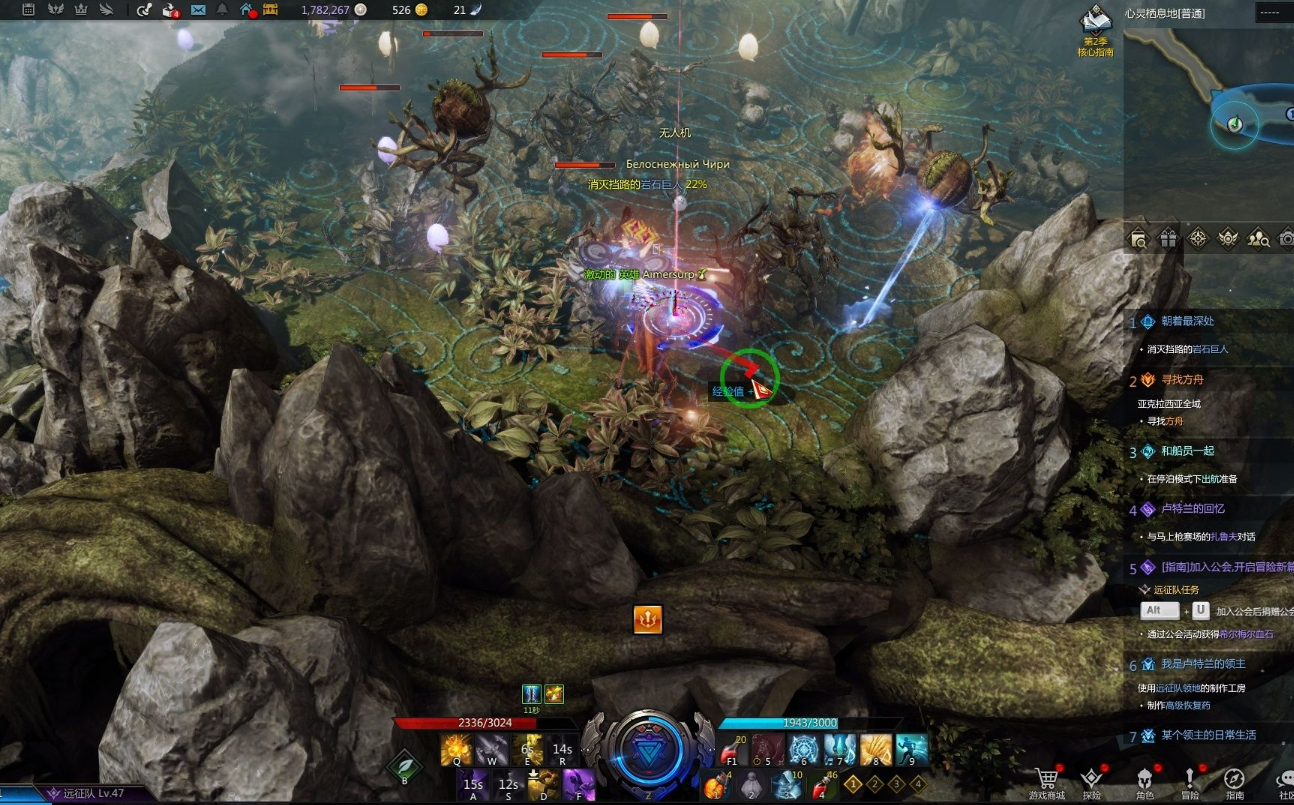Use the running figure skill in slot 9

(911, 749)
